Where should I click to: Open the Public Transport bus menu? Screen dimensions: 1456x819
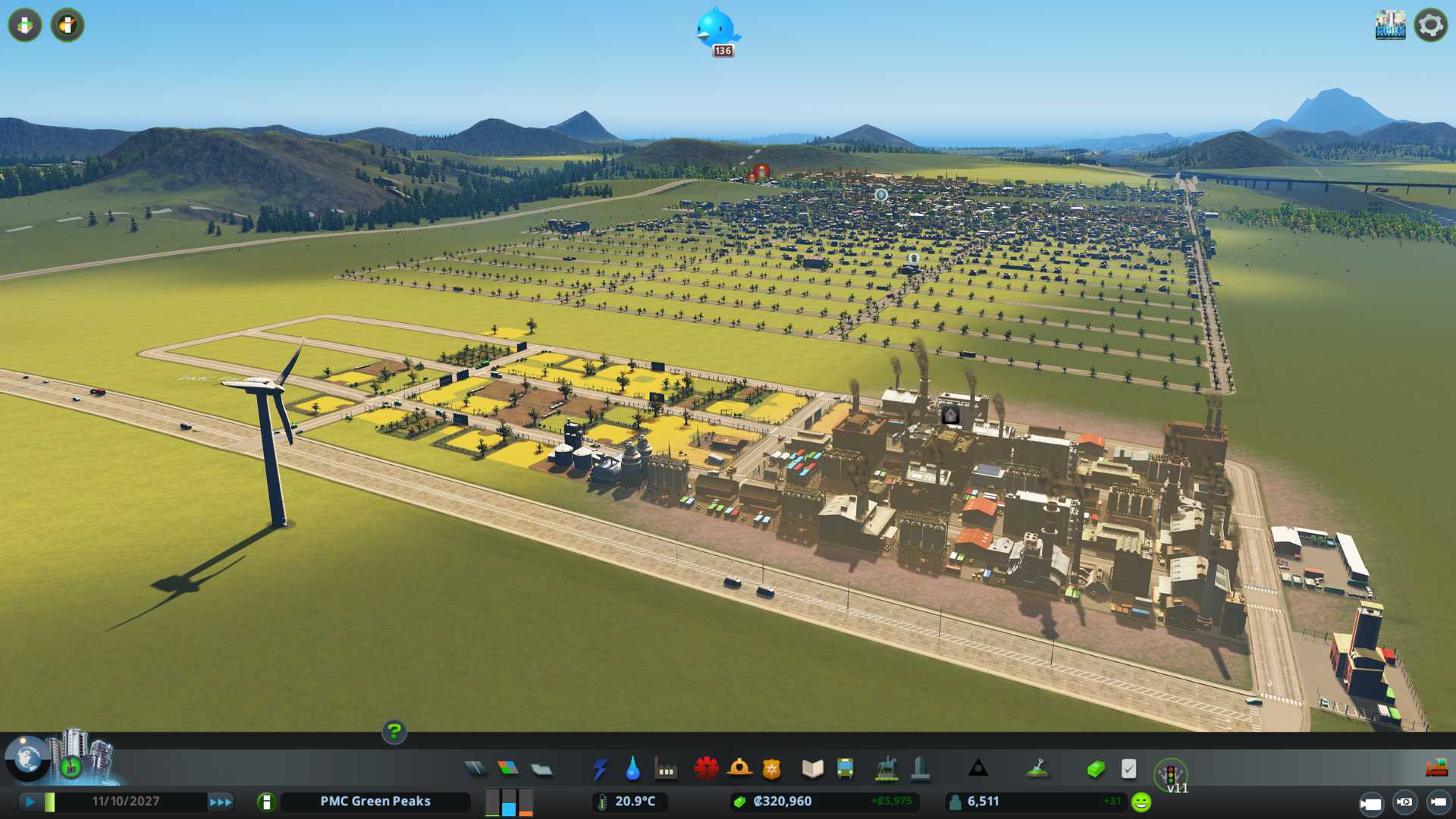click(x=845, y=769)
